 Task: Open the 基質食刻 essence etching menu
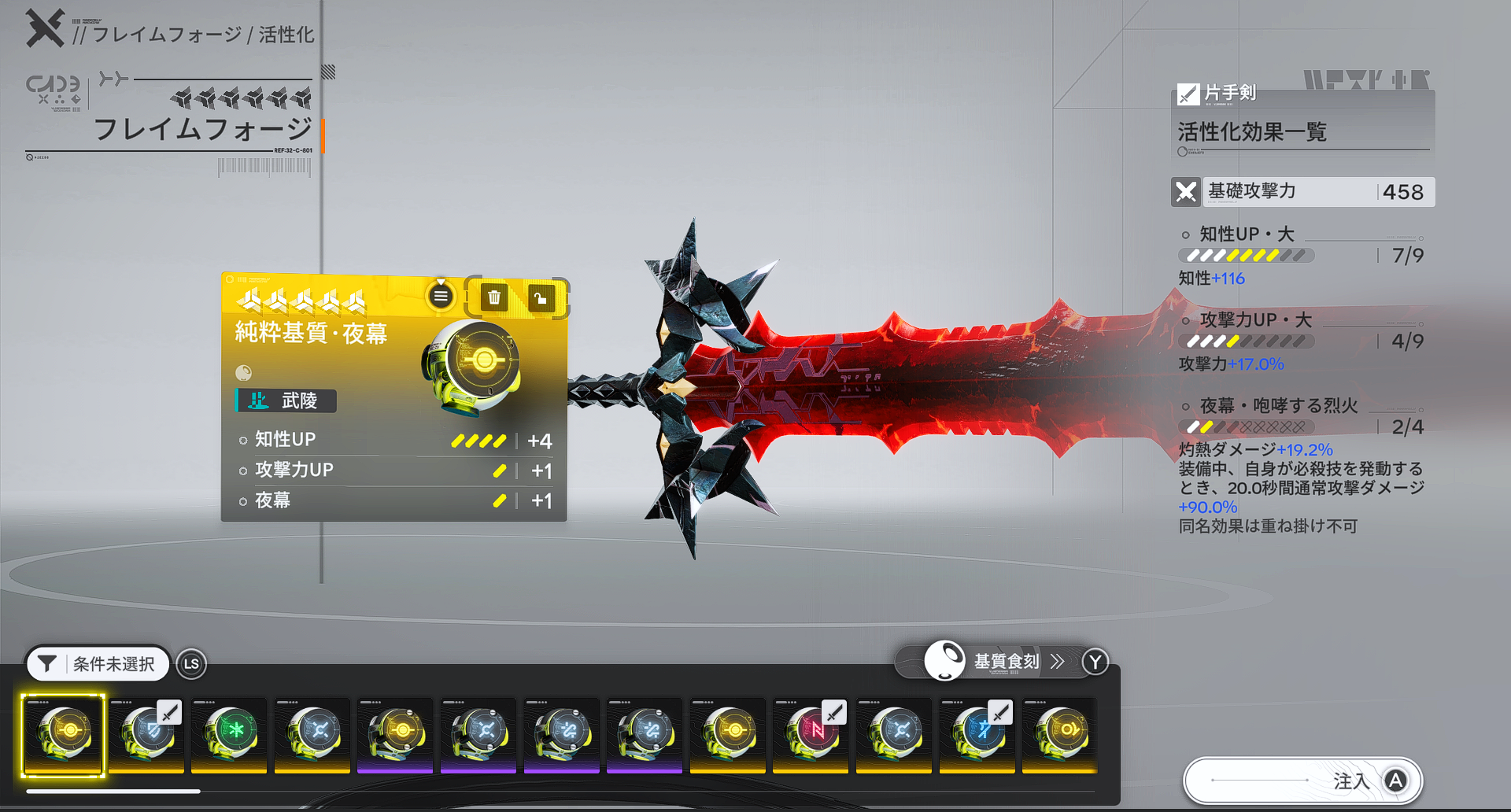point(1007,661)
